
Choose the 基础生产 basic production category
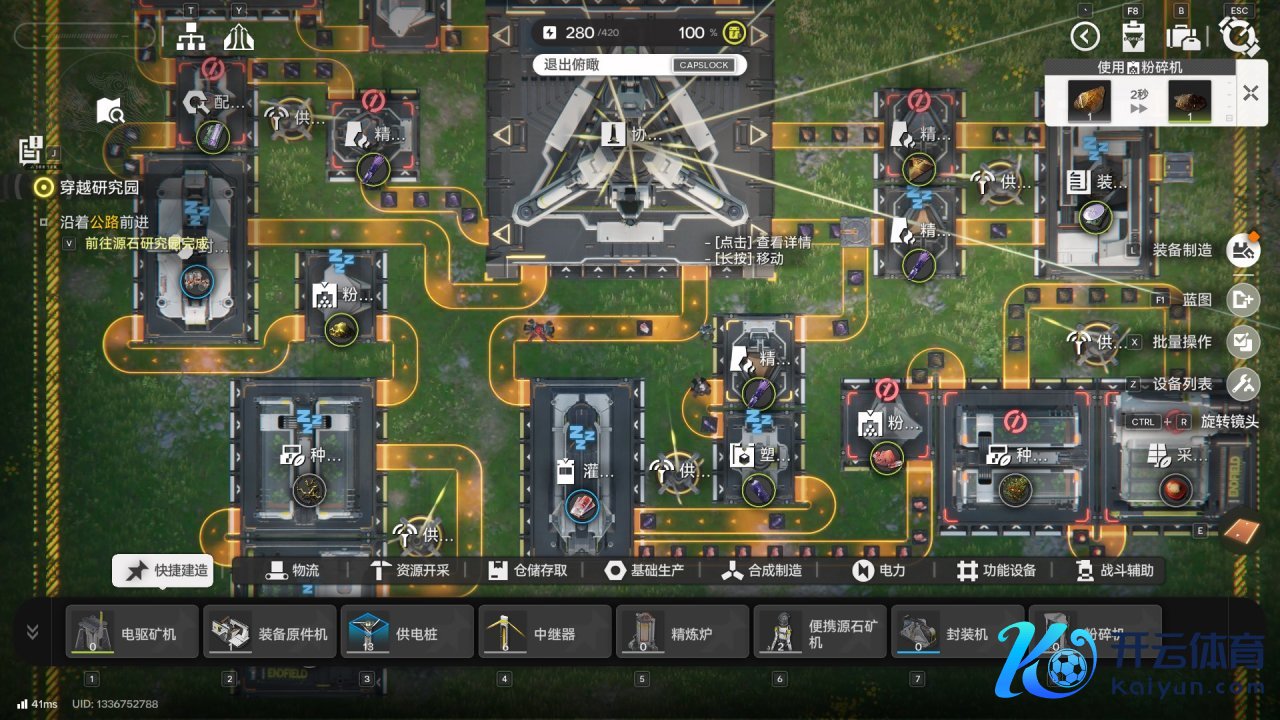(x=646, y=571)
